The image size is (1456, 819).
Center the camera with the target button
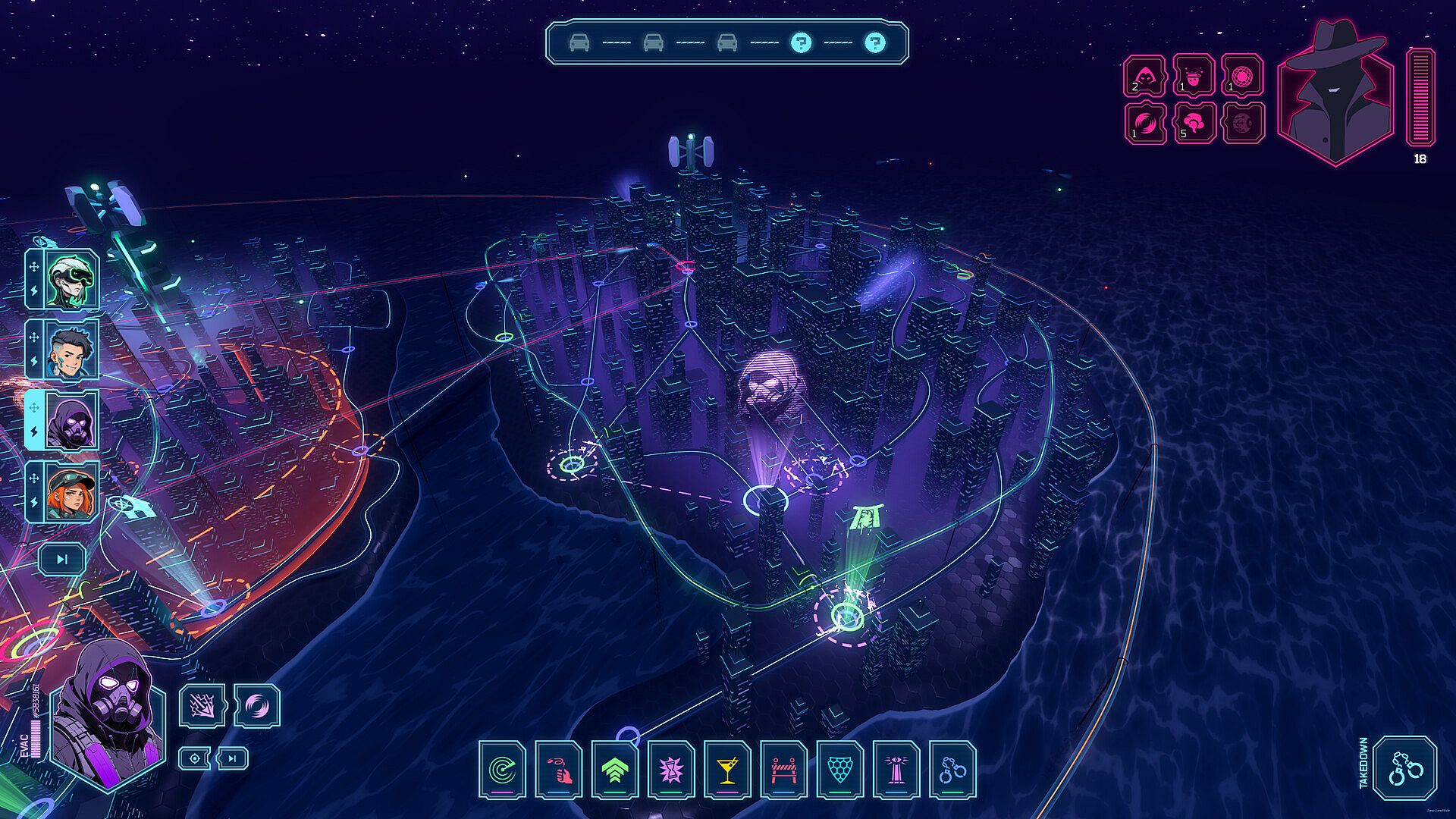pyautogui.click(x=195, y=758)
